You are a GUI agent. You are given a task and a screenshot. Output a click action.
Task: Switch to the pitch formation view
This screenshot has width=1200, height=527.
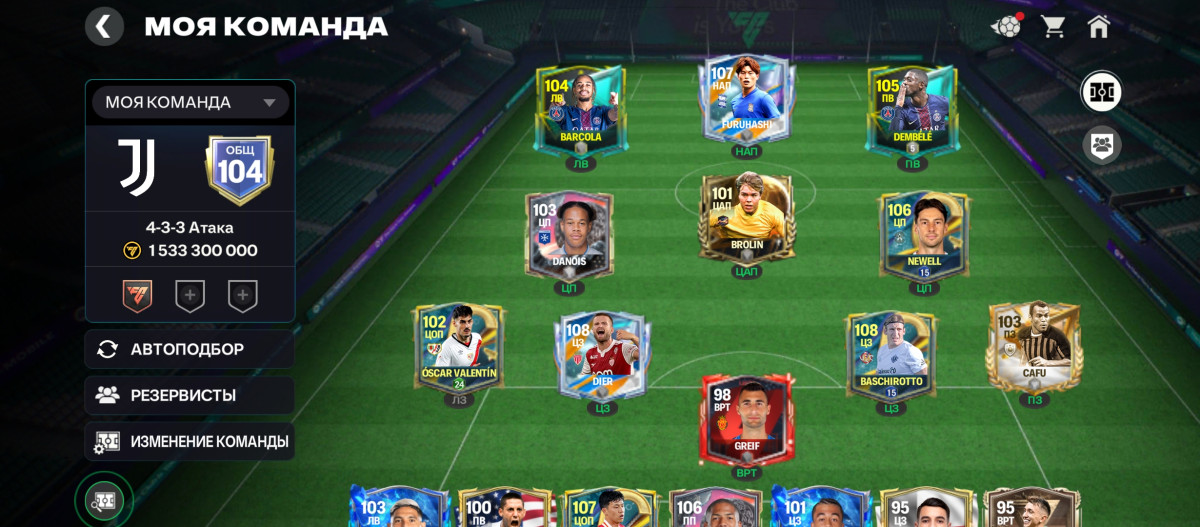1101,93
